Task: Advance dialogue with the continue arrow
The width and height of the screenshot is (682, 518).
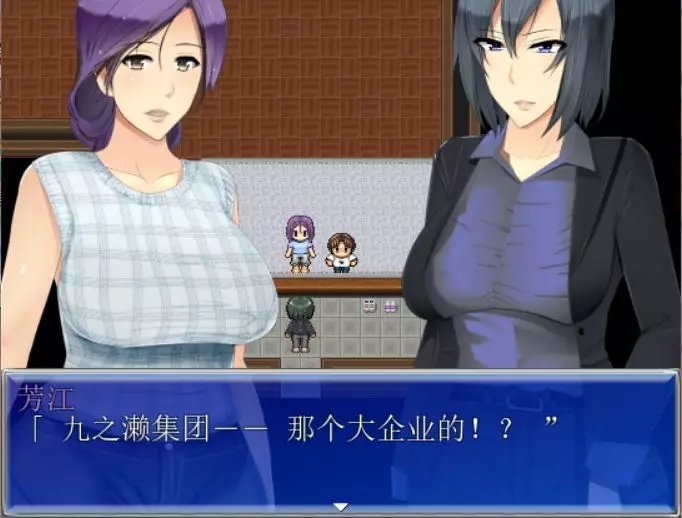Action: click(x=340, y=506)
